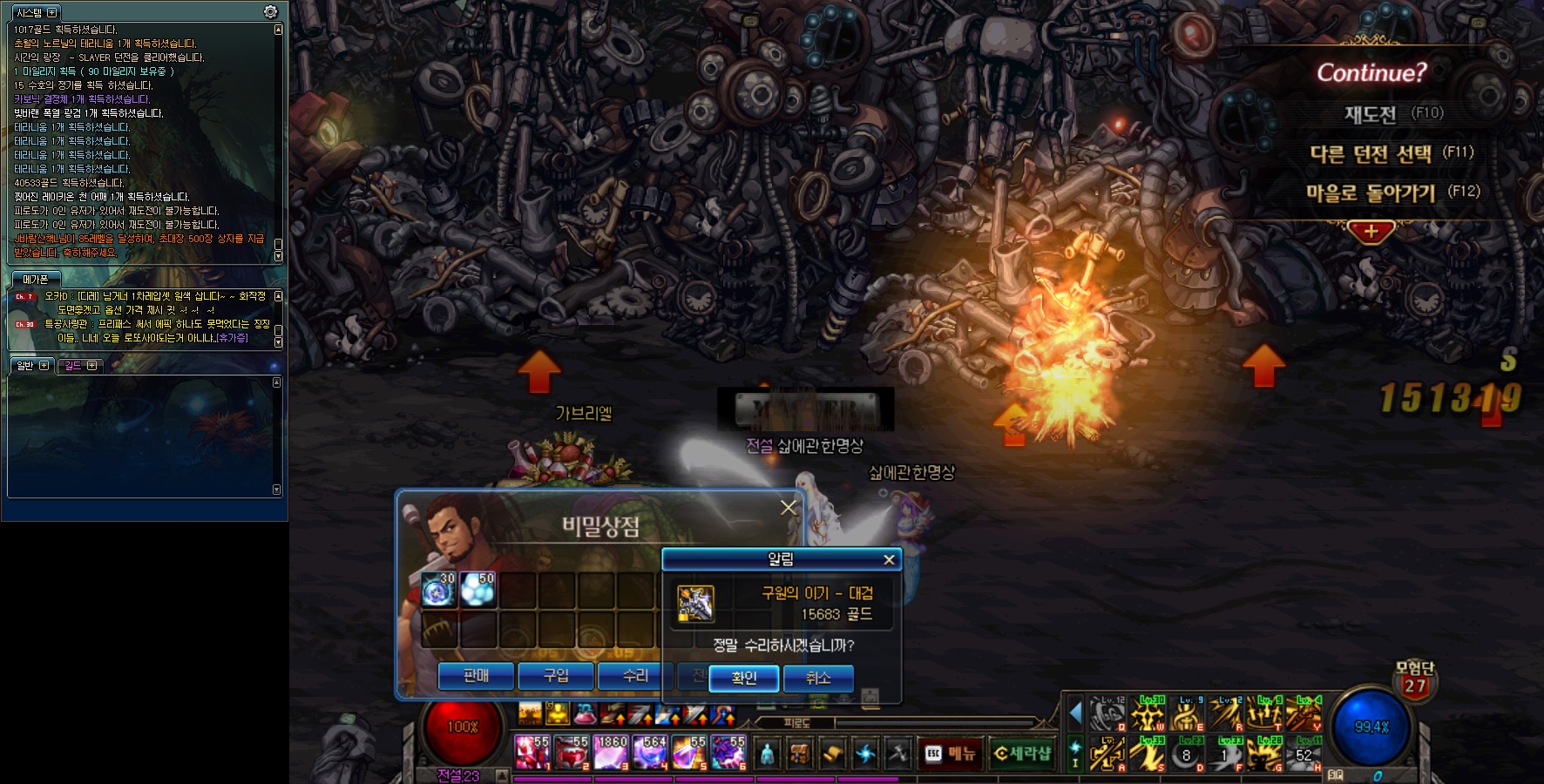Close the 비밀상점 secret shop window
The width and height of the screenshot is (1544, 784).
click(x=789, y=507)
